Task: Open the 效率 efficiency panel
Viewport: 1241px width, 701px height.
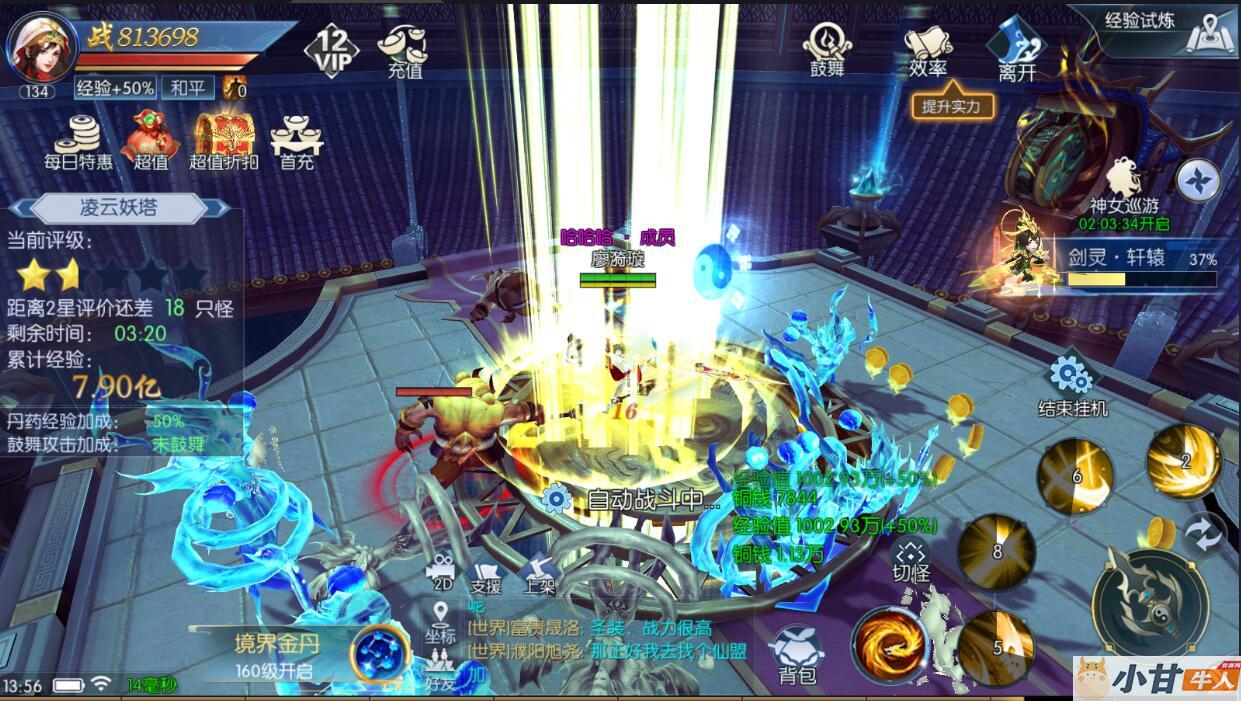Action: click(928, 50)
